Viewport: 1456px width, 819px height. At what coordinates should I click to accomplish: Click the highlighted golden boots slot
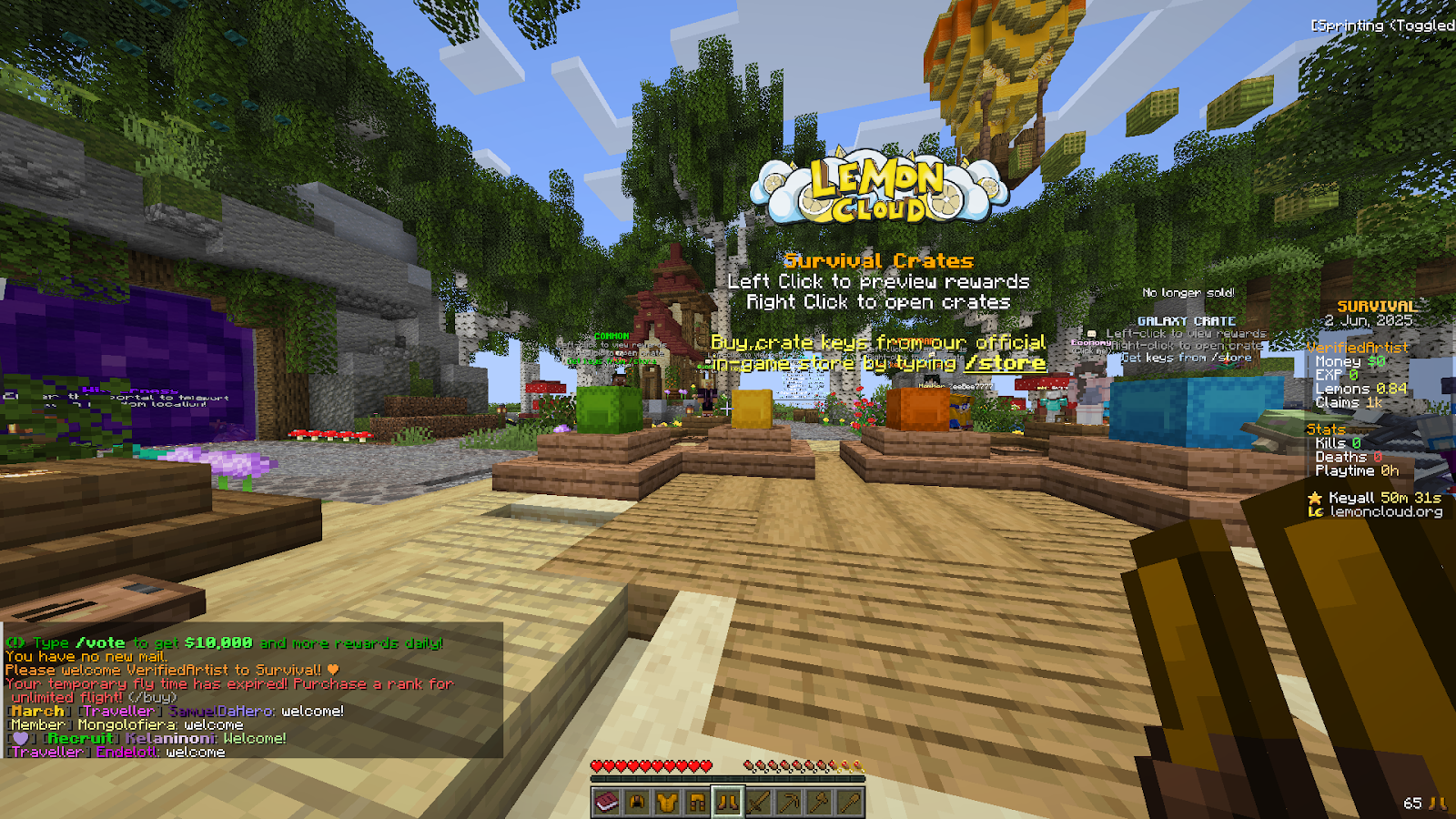pos(727,801)
